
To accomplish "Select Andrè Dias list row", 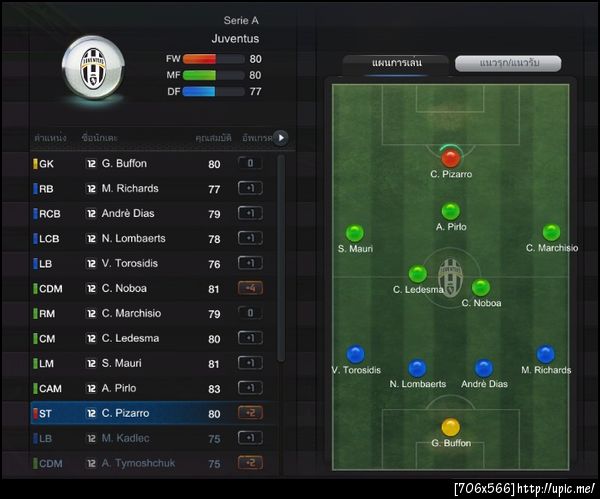I will pos(150,213).
